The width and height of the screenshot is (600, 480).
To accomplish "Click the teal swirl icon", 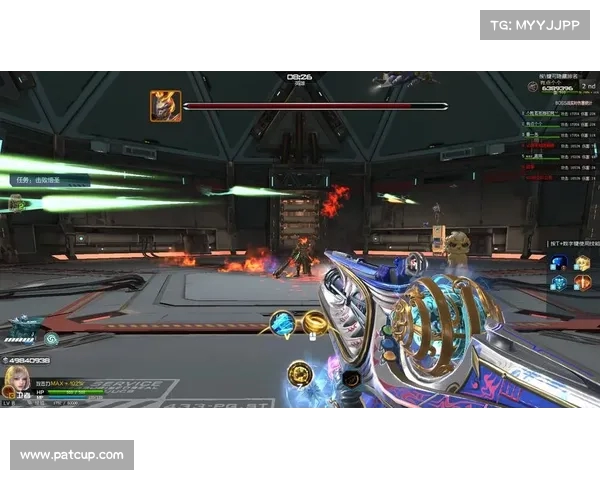I will click(52, 339).
